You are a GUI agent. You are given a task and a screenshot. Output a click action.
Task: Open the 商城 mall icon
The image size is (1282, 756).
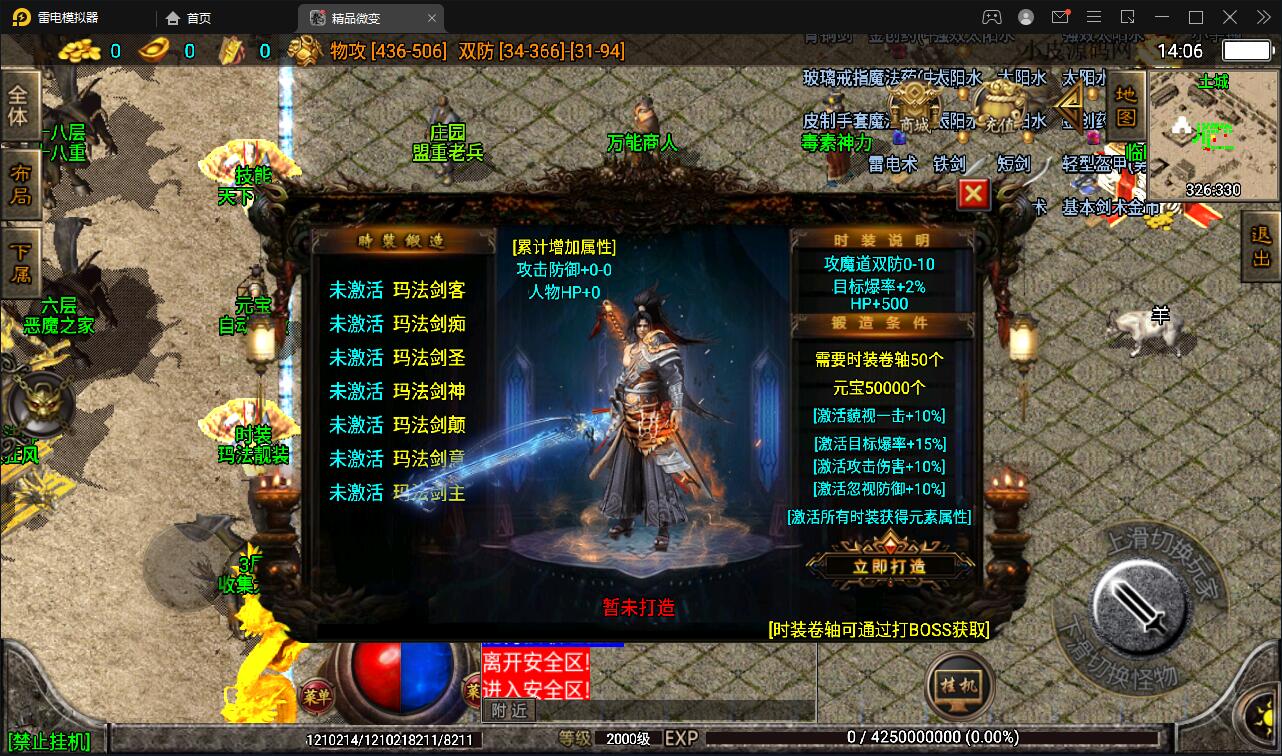point(914,105)
